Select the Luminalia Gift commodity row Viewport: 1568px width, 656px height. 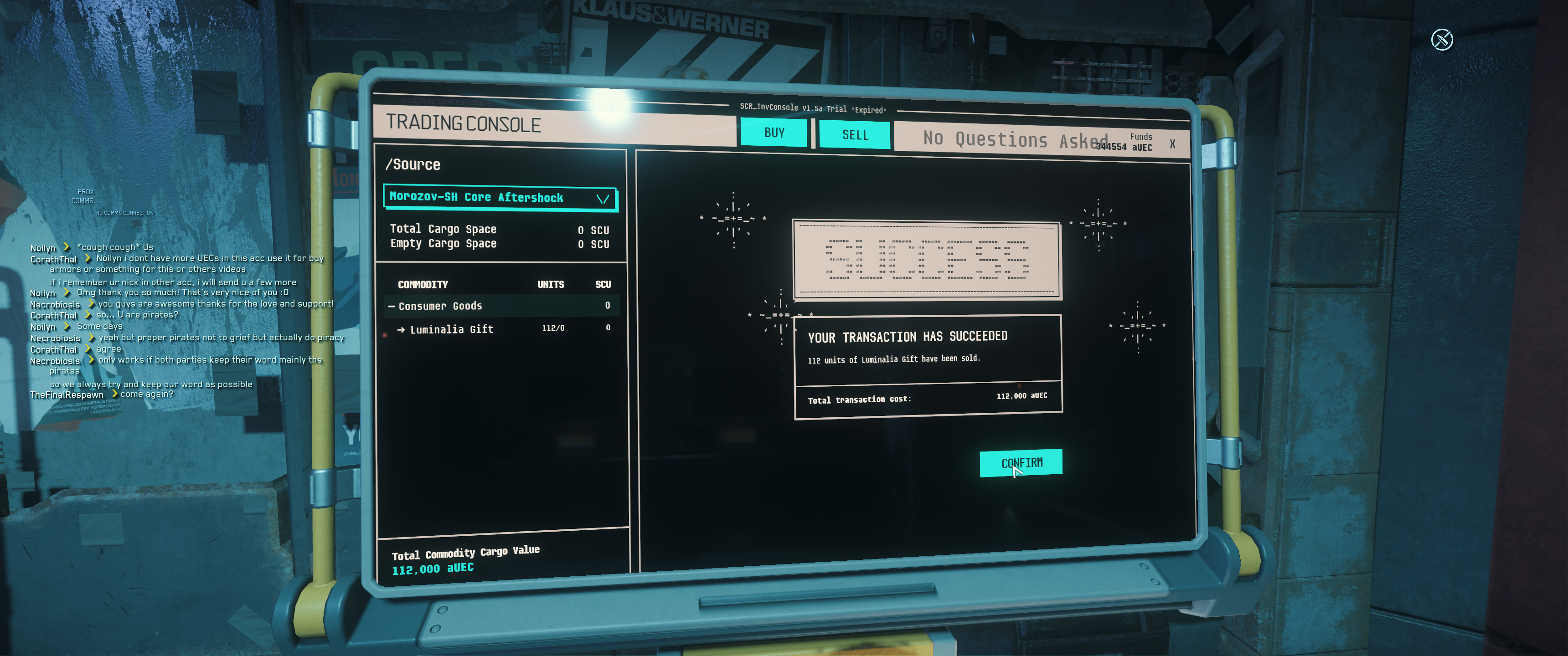(x=451, y=329)
